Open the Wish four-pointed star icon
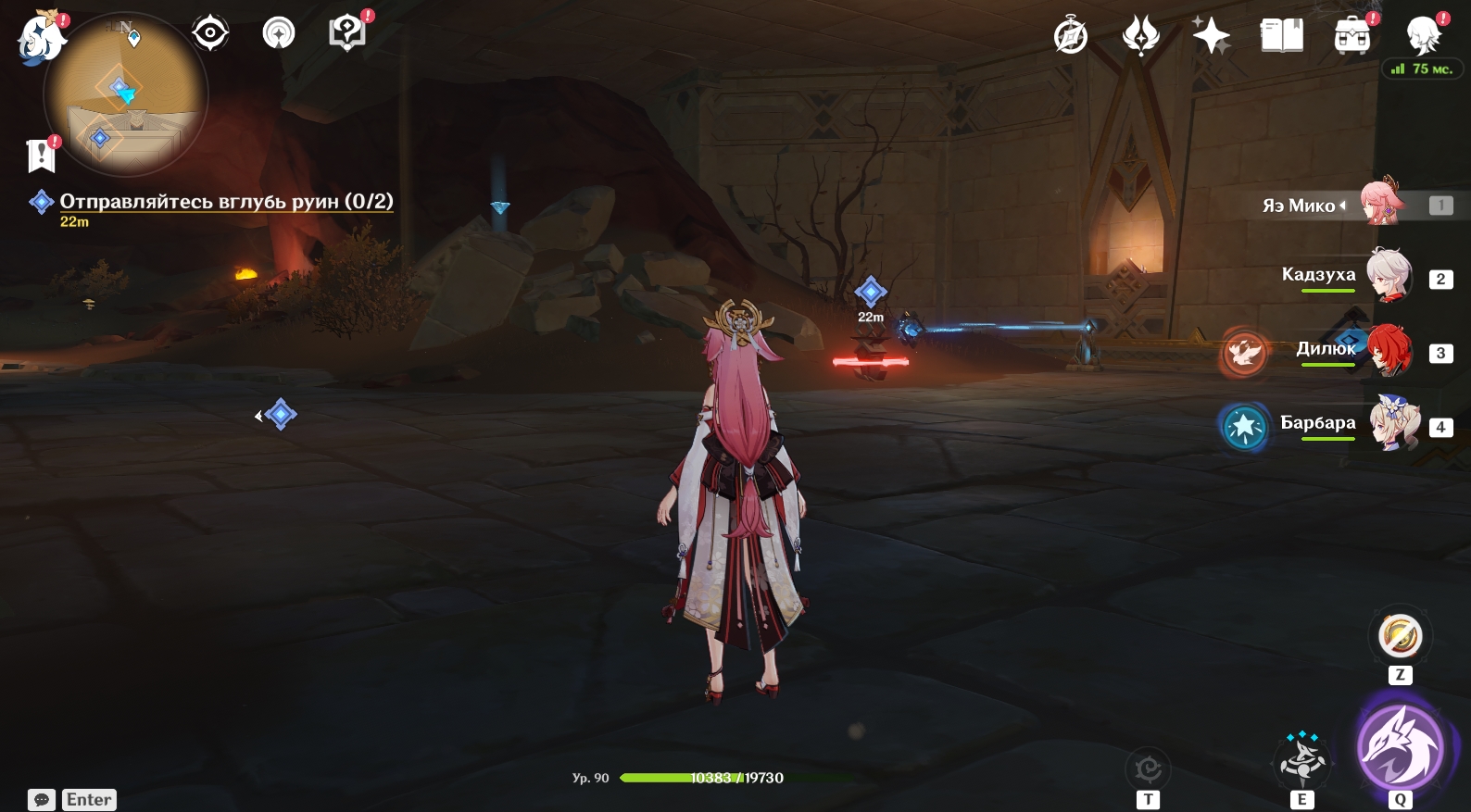This screenshot has width=1471, height=812. tap(1211, 37)
